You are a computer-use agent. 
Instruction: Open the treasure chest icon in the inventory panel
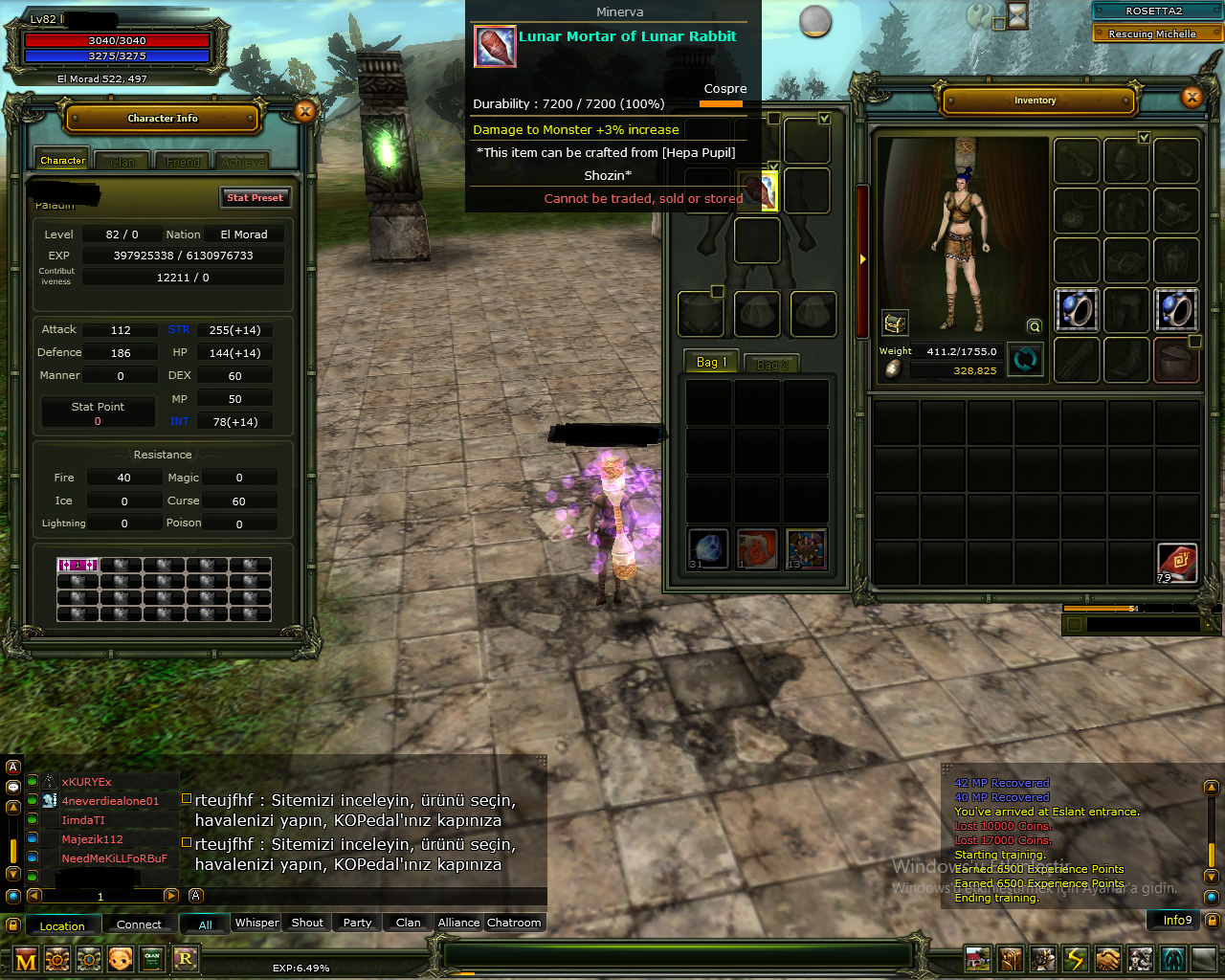tap(896, 323)
